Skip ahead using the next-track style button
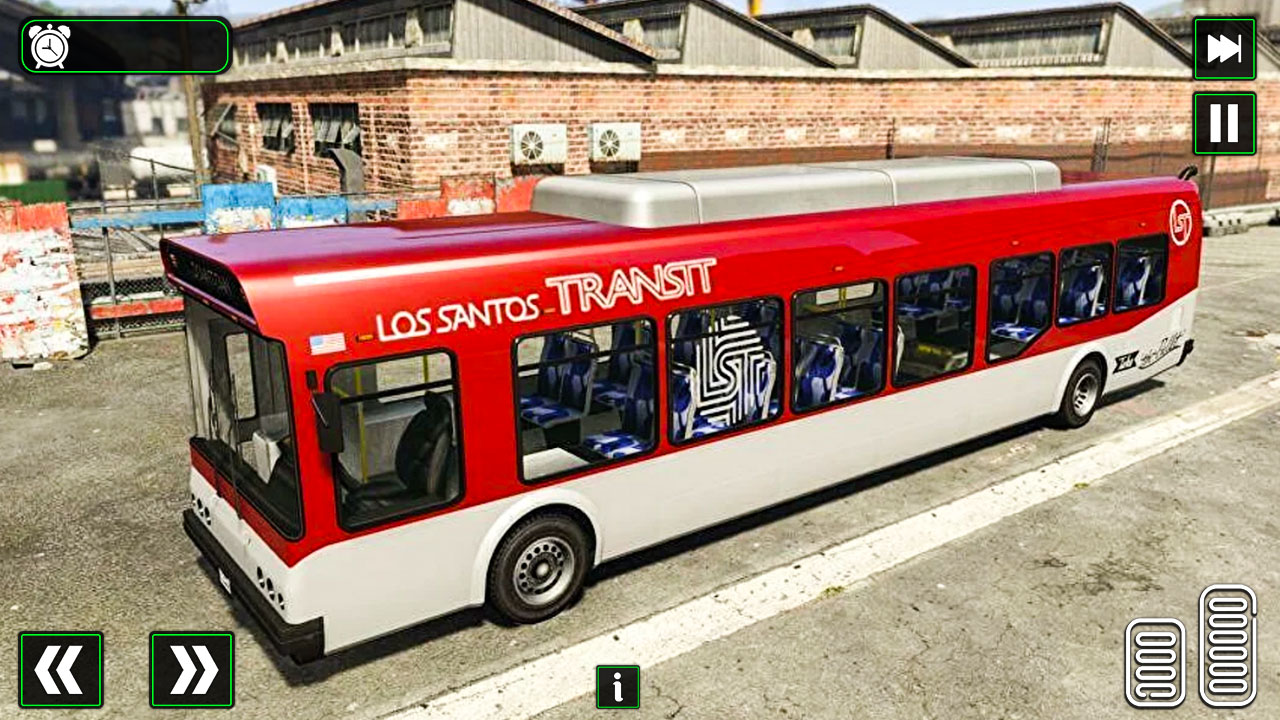 coord(1224,50)
